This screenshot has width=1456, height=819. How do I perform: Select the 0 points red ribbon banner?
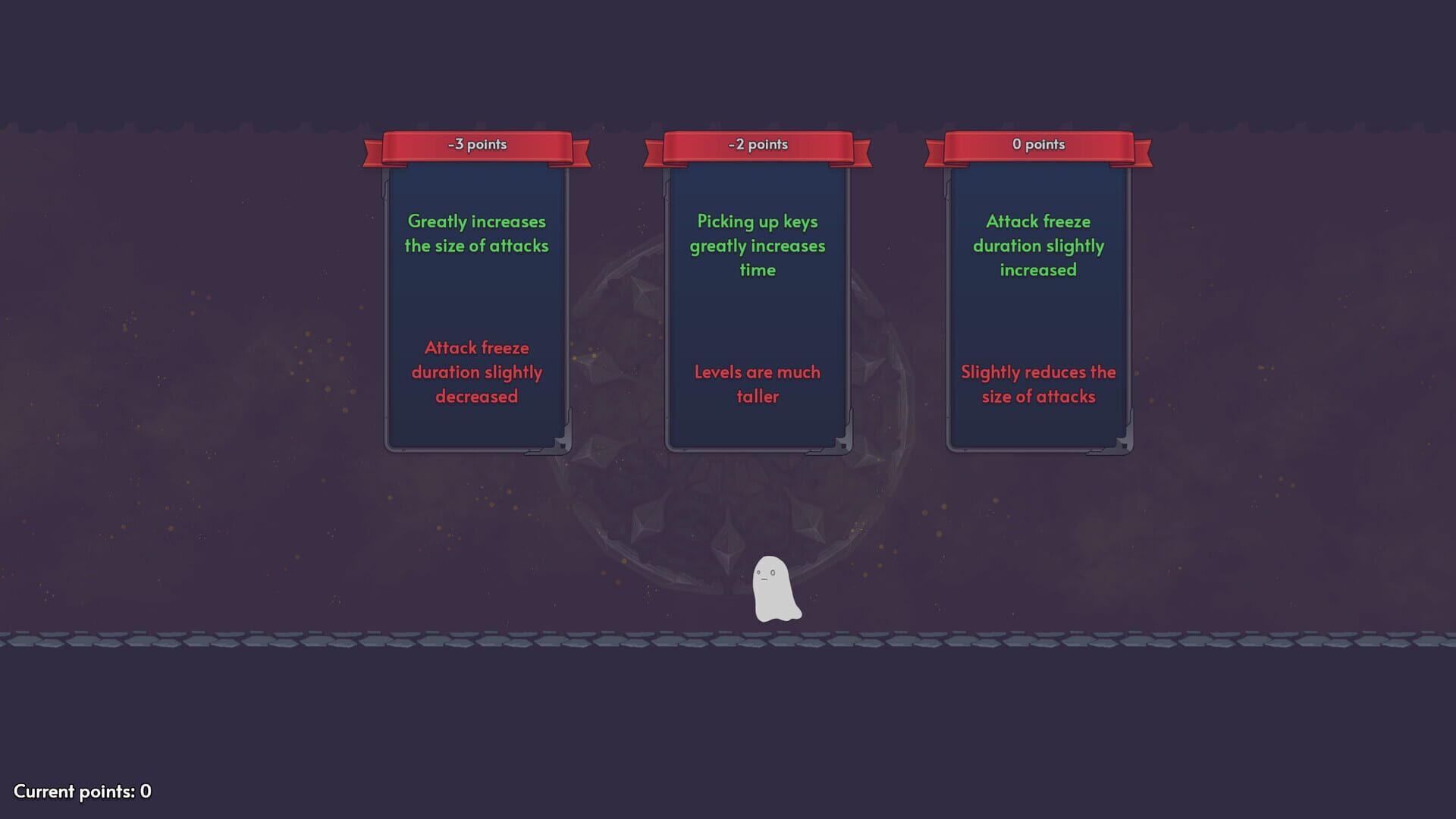click(x=1037, y=144)
